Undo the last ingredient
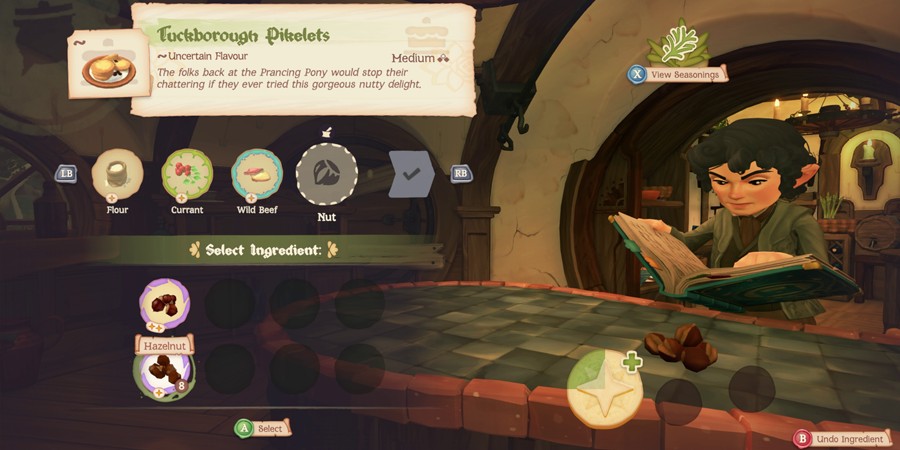This screenshot has height=450, width=900. pos(841,438)
